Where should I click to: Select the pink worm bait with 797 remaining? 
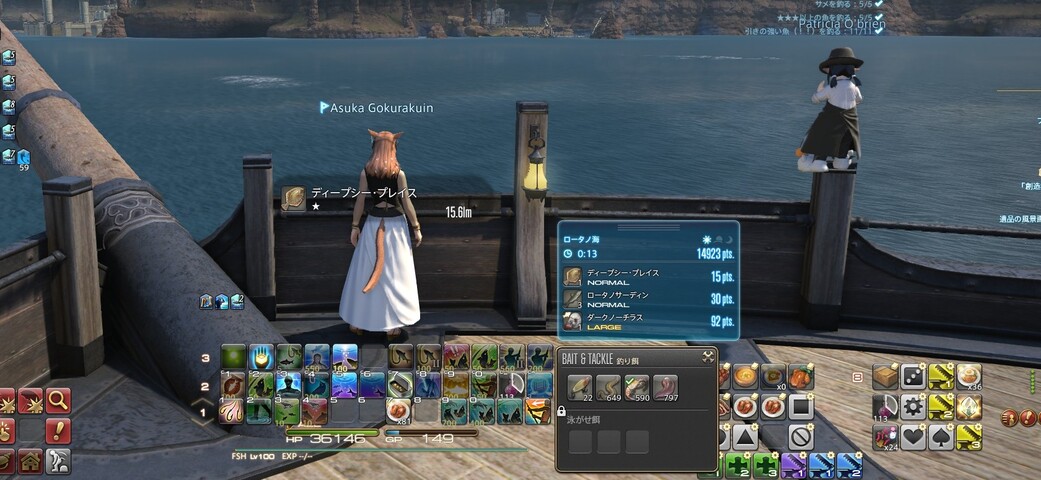[x=665, y=388]
